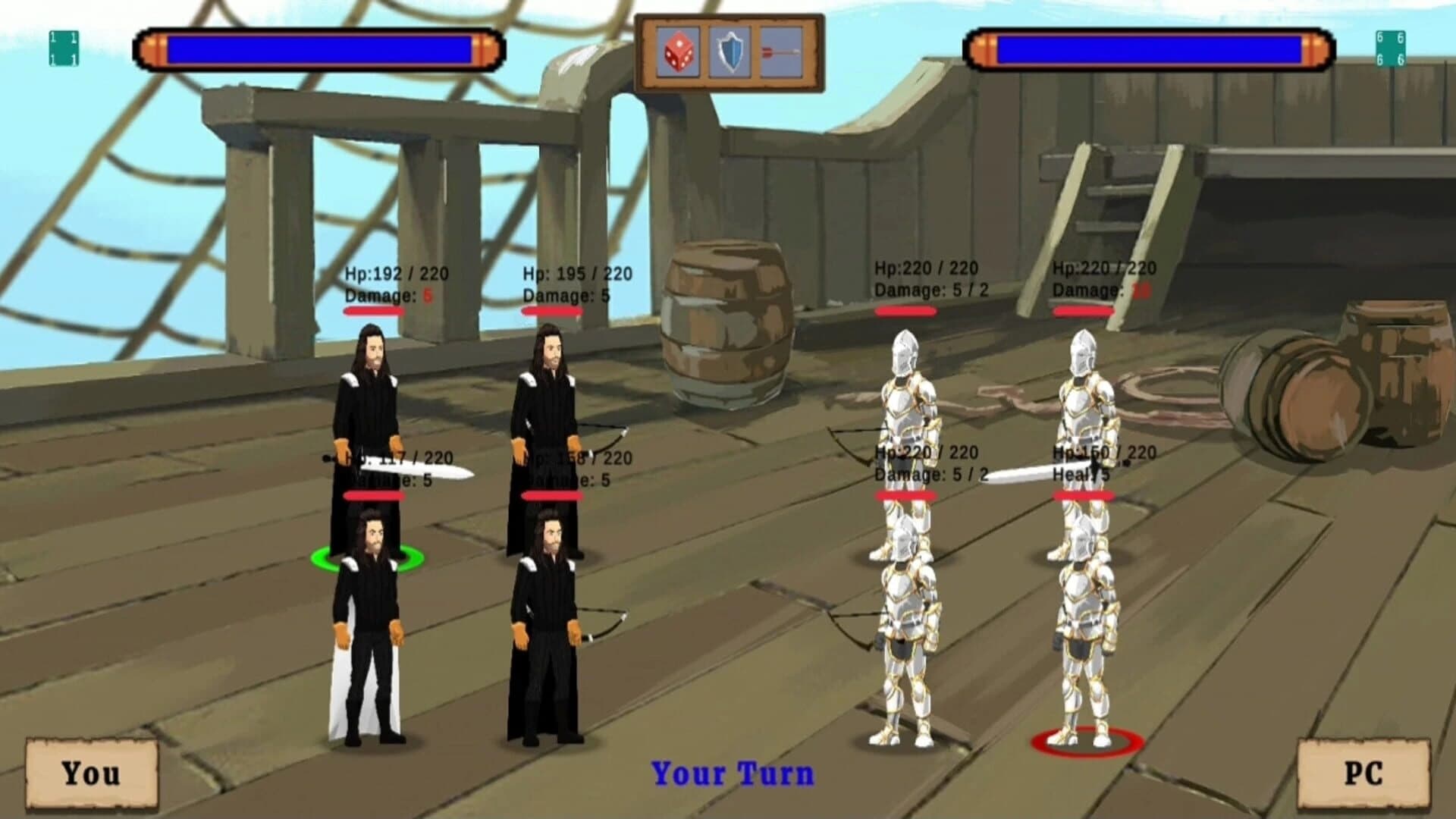
Task: Click the Your Turn text
Action: (x=730, y=771)
